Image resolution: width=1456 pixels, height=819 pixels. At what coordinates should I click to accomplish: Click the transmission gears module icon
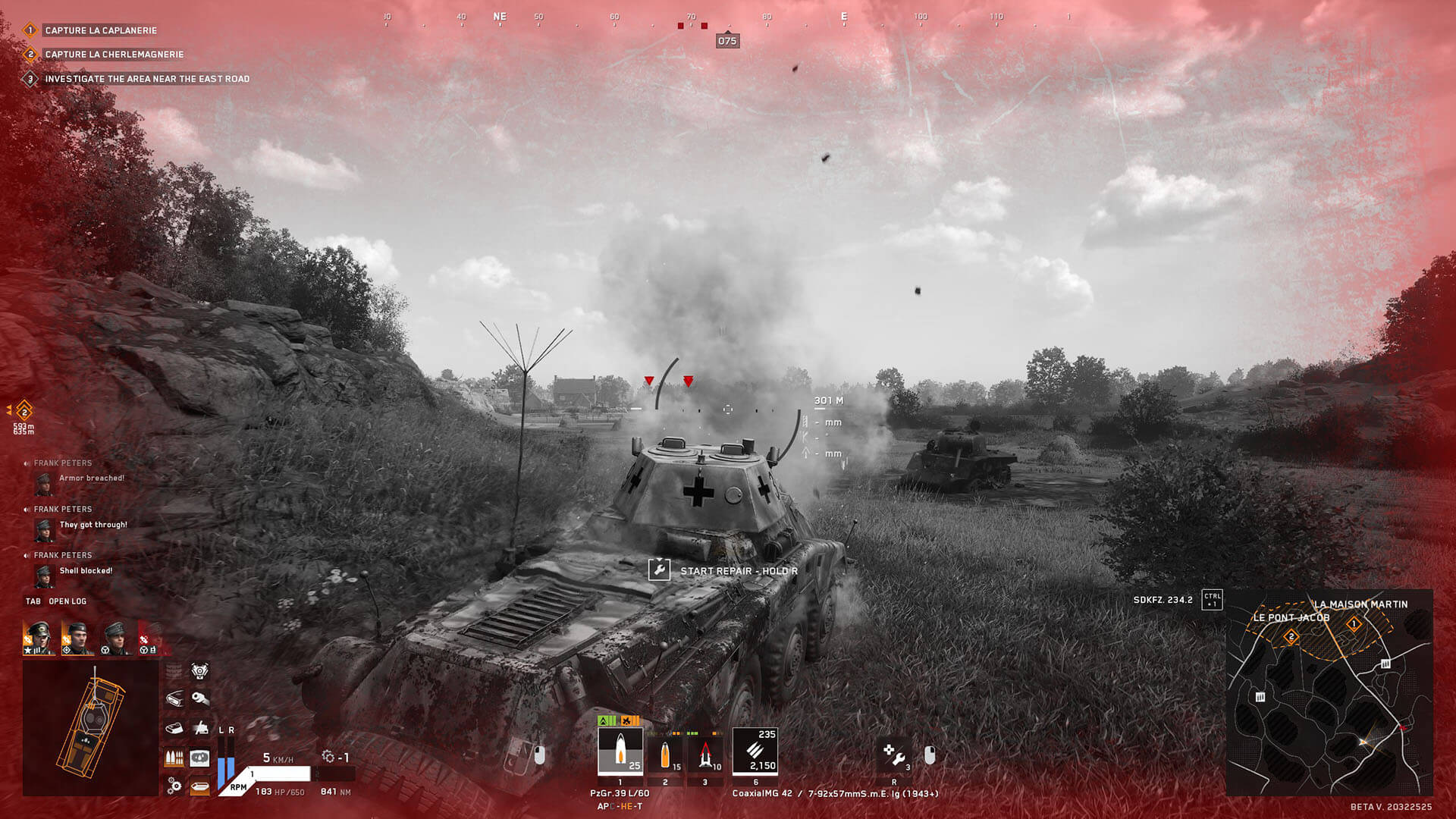pos(174,786)
